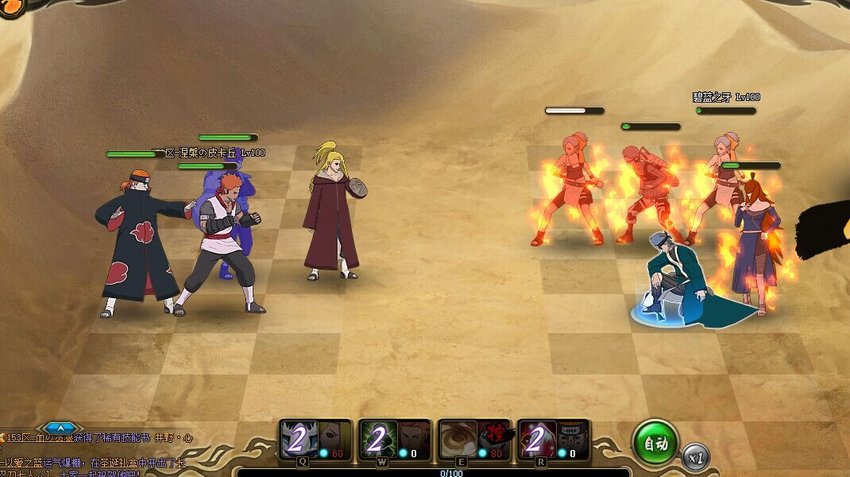The image size is (850, 477).
Task: Toggle the green auto-battle (自动) button
Action: pyautogui.click(x=655, y=441)
